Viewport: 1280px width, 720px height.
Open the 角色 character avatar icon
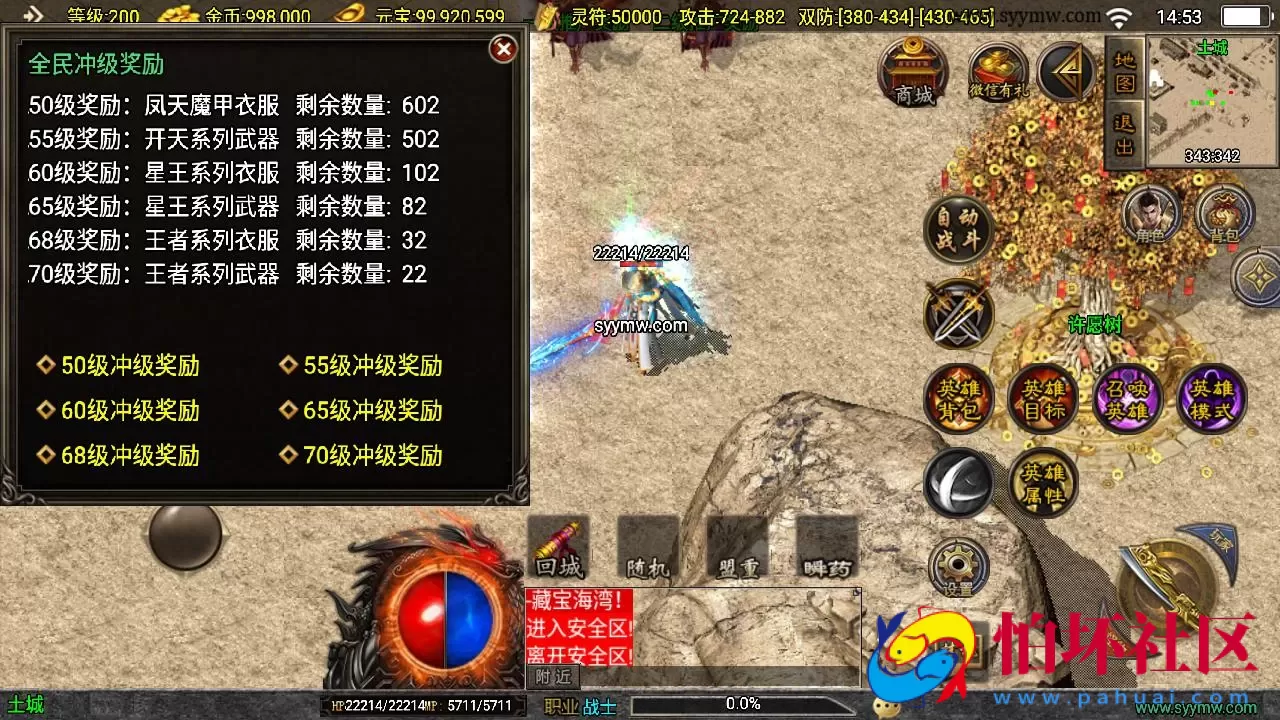click(x=1150, y=212)
